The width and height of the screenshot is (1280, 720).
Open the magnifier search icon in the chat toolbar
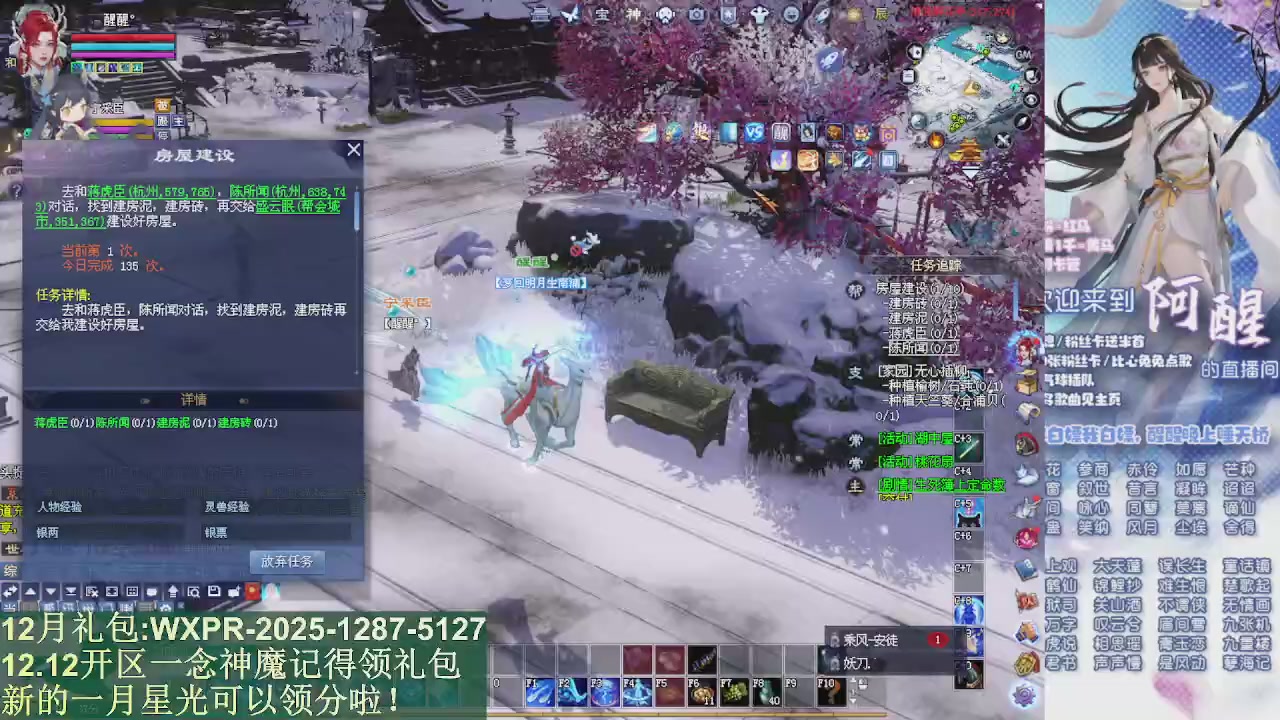(196, 591)
